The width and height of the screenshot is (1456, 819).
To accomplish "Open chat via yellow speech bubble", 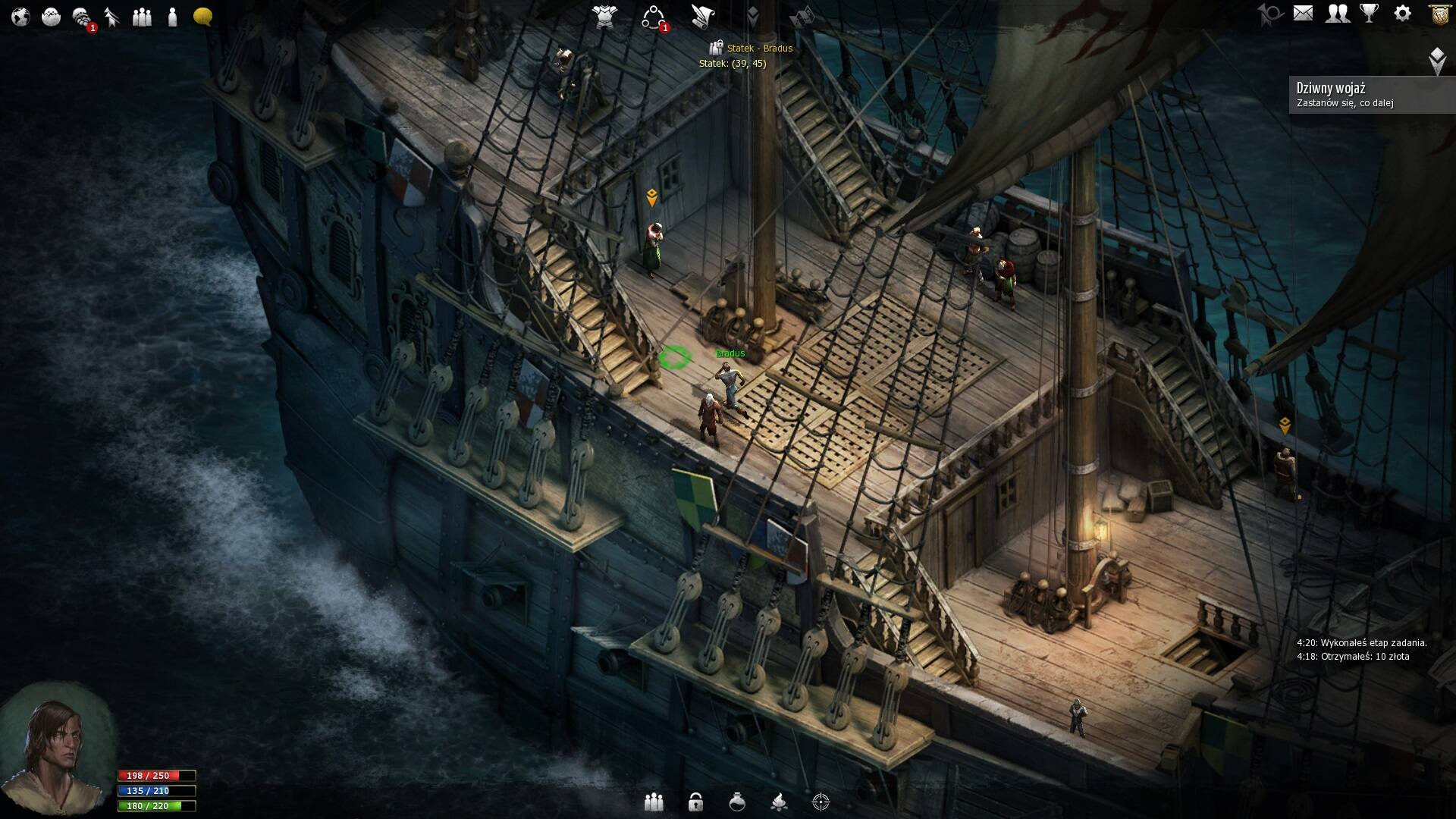I will (x=202, y=17).
